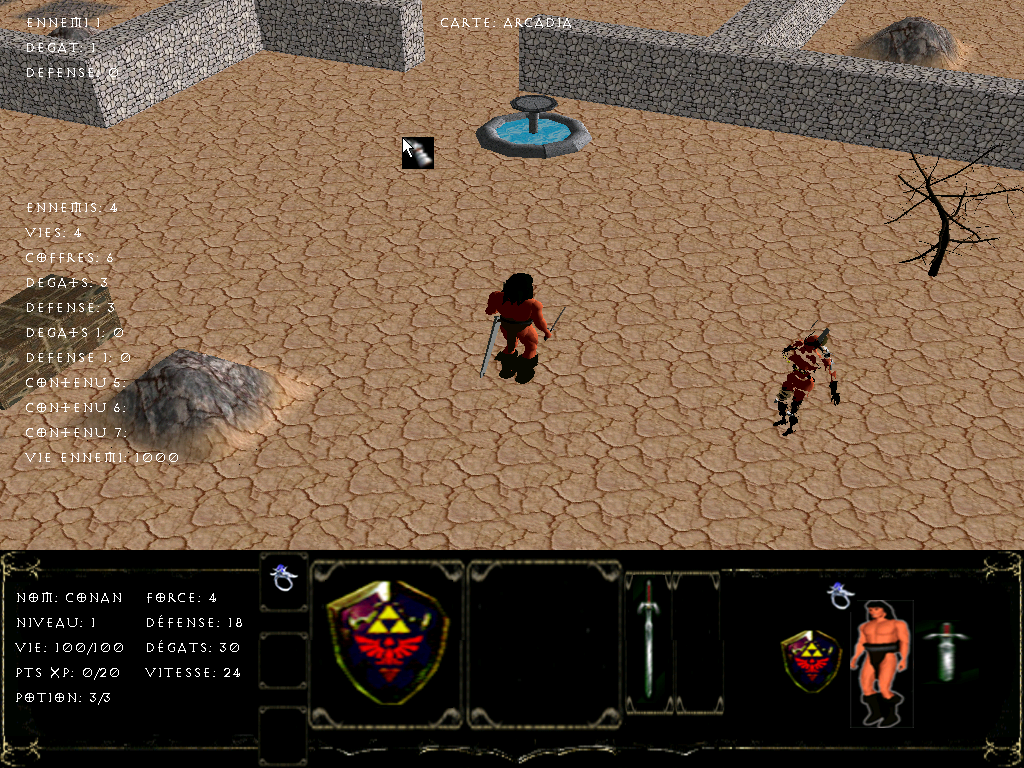Viewport: 1024px width, 768px height.
Task: Select the large Hylian shield inventory slot
Action: point(388,643)
